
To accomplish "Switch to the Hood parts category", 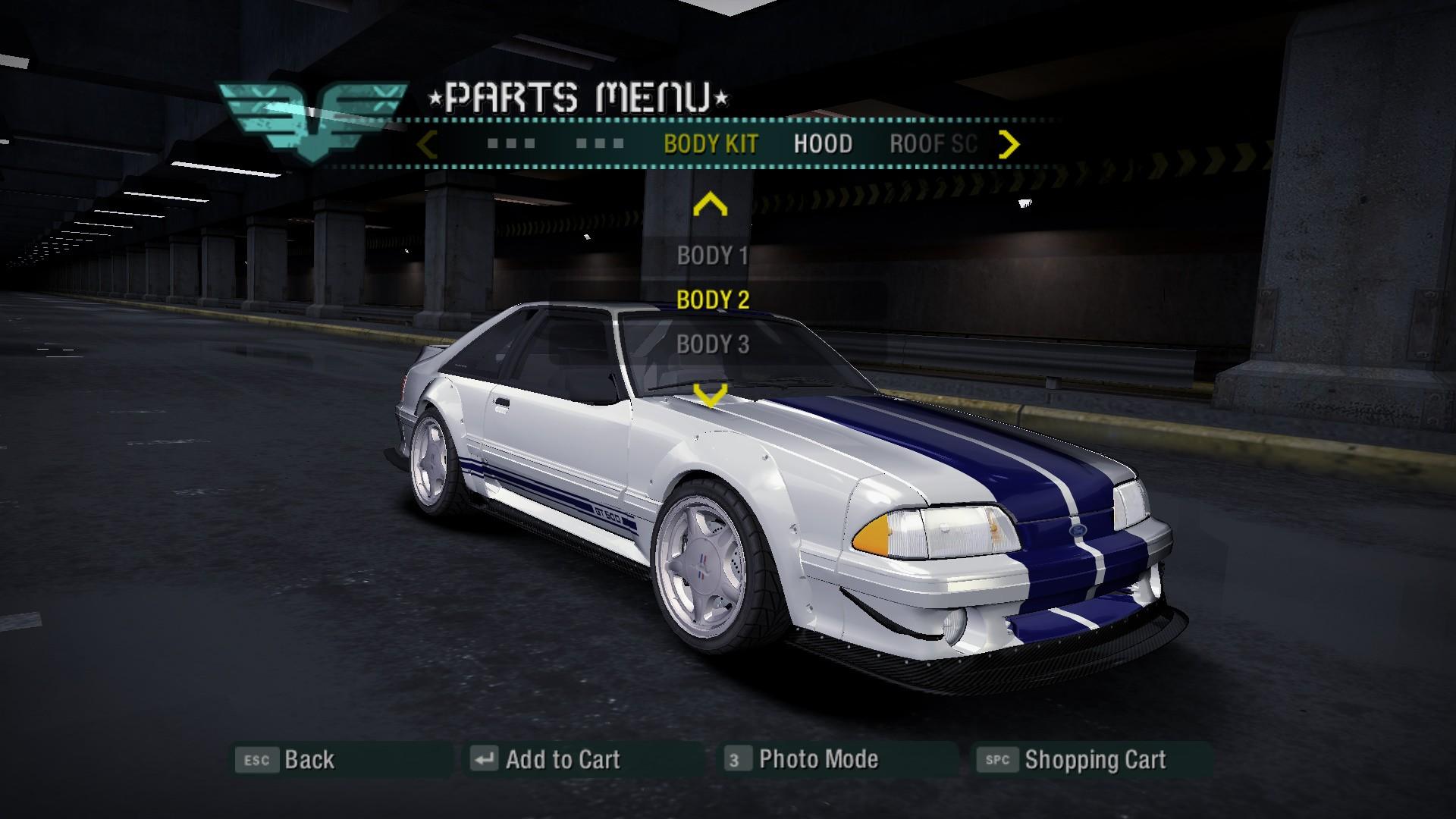I will tap(823, 144).
